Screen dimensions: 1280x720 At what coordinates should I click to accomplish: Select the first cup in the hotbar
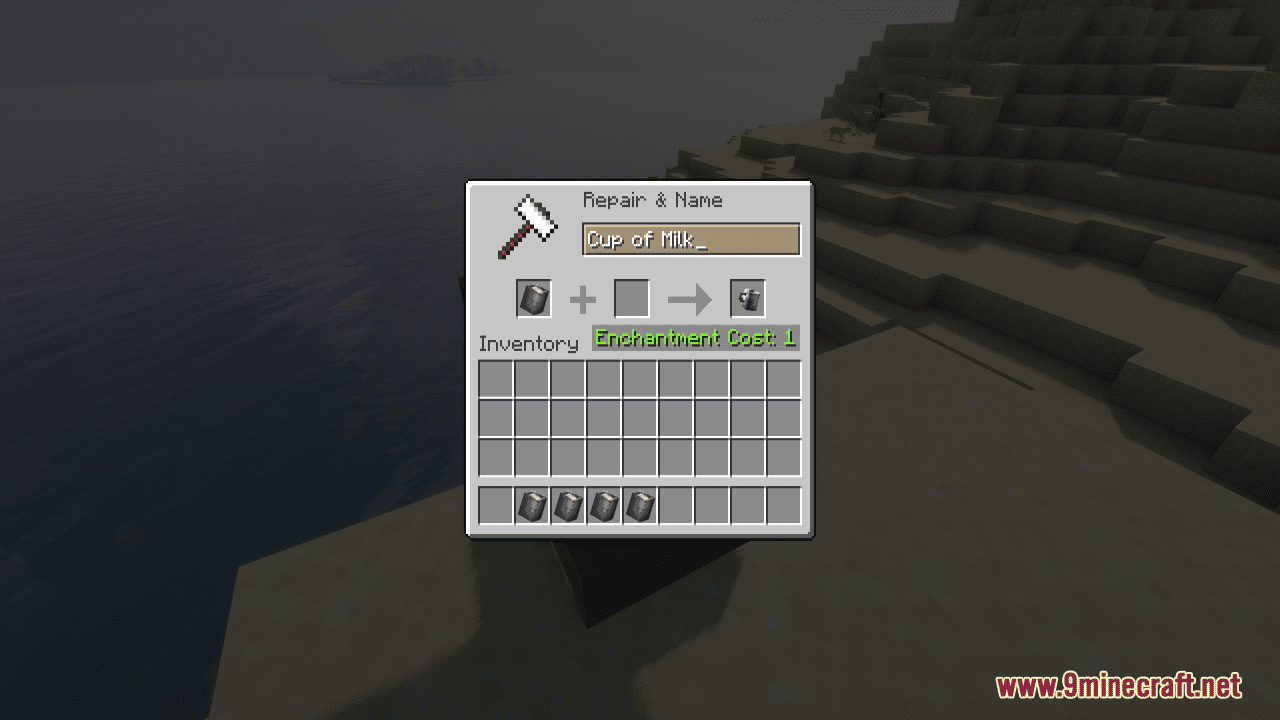click(531, 506)
